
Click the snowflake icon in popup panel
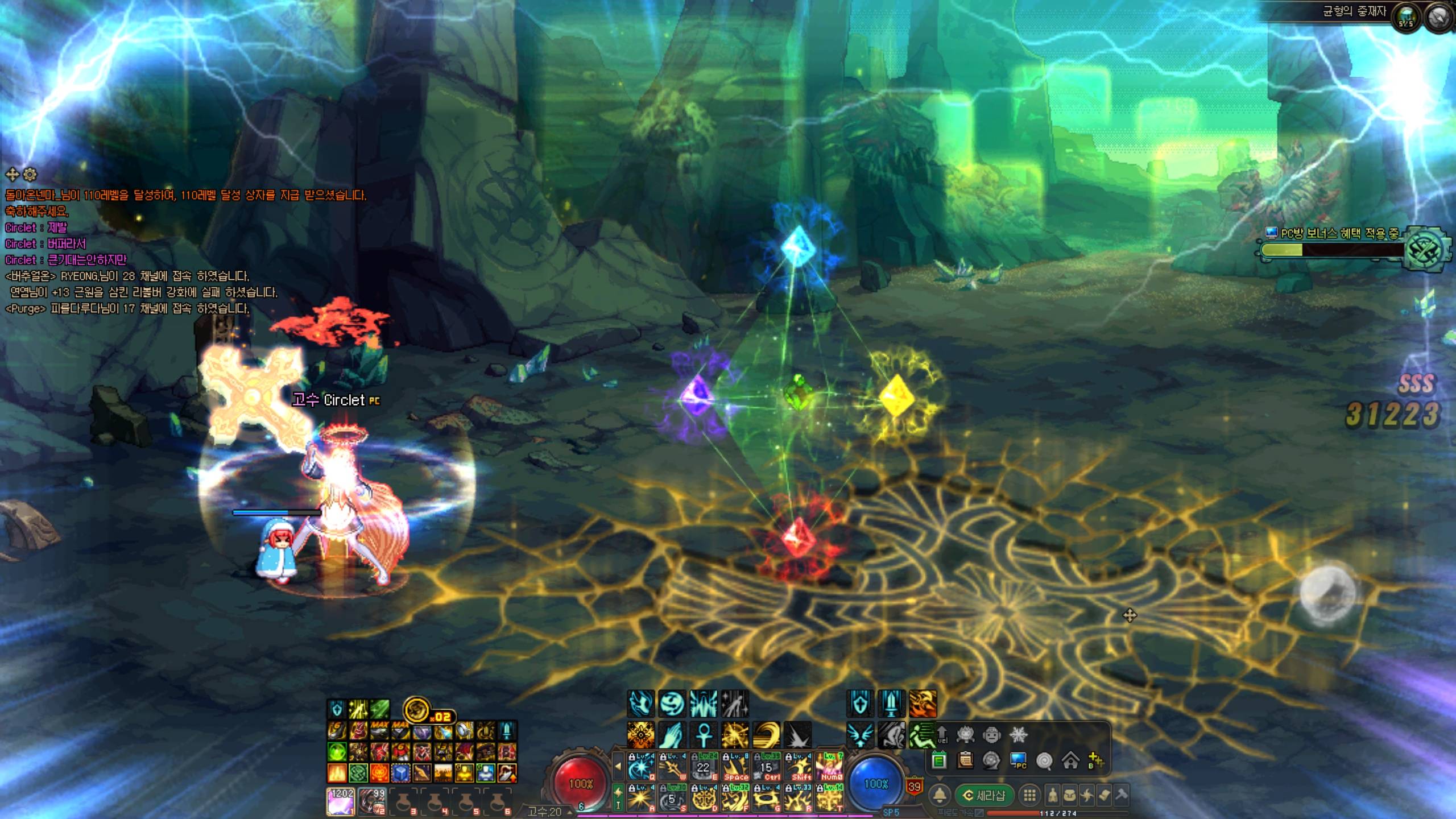1018,735
